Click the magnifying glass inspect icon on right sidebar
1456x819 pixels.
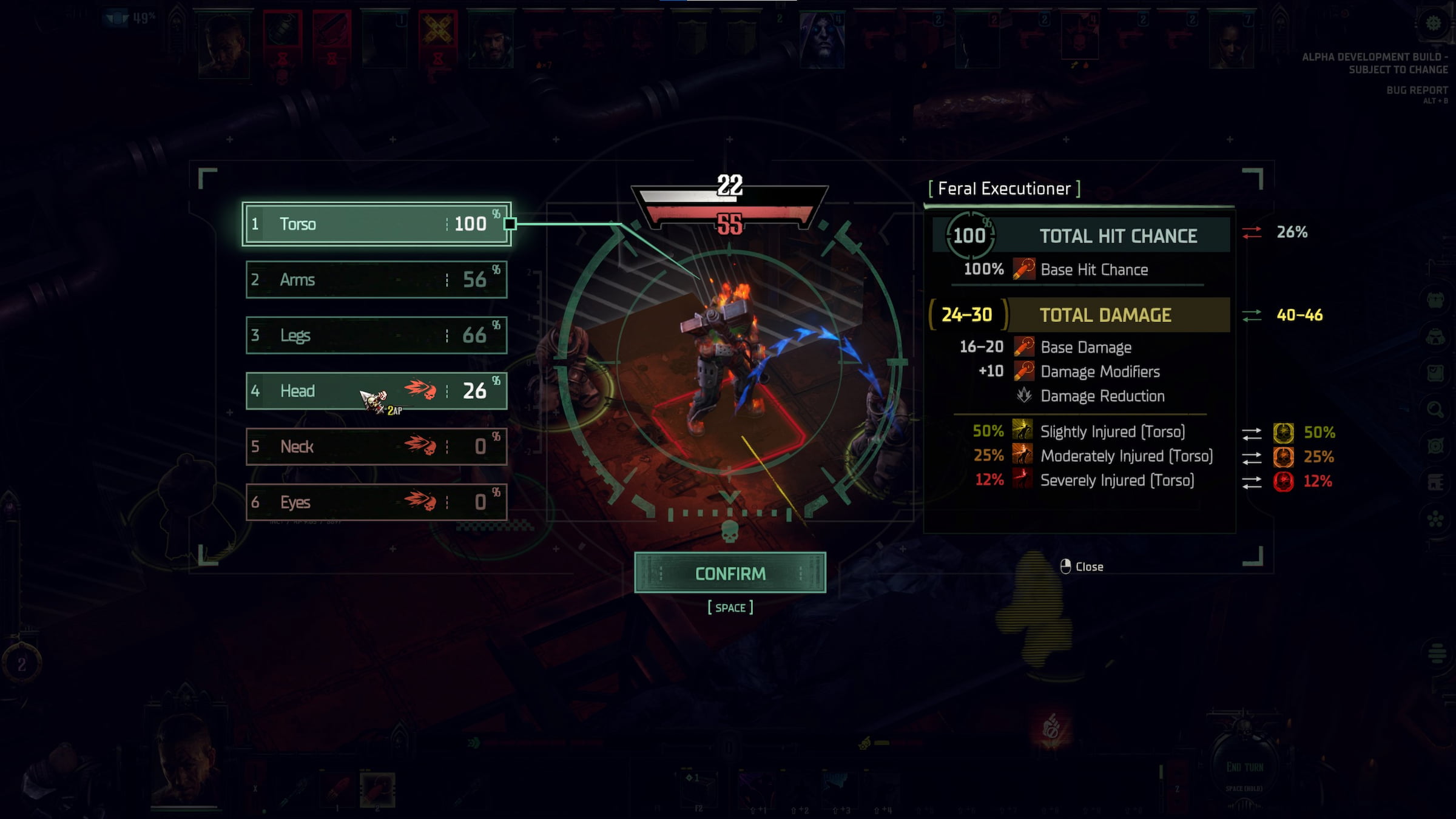[x=1434, y=408]
